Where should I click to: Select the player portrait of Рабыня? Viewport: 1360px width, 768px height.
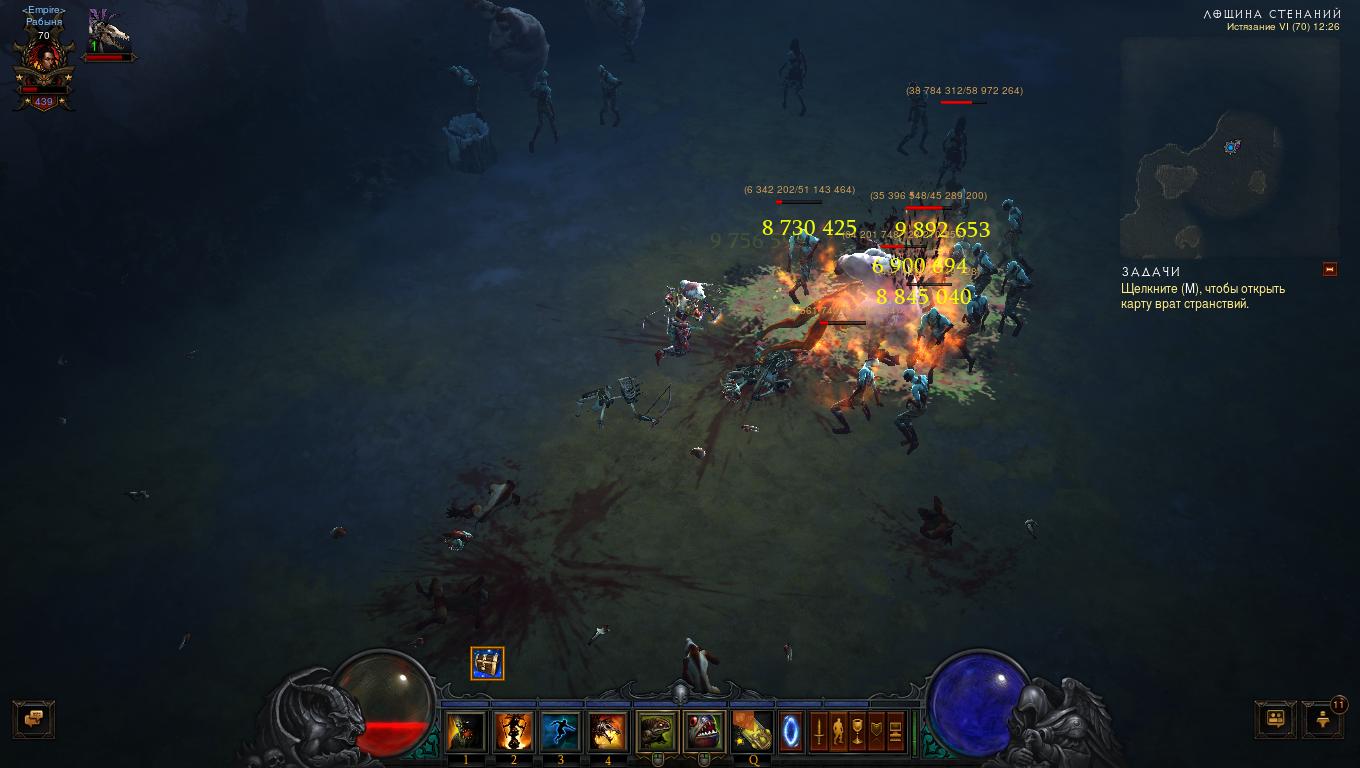click(x=44, y=62)
